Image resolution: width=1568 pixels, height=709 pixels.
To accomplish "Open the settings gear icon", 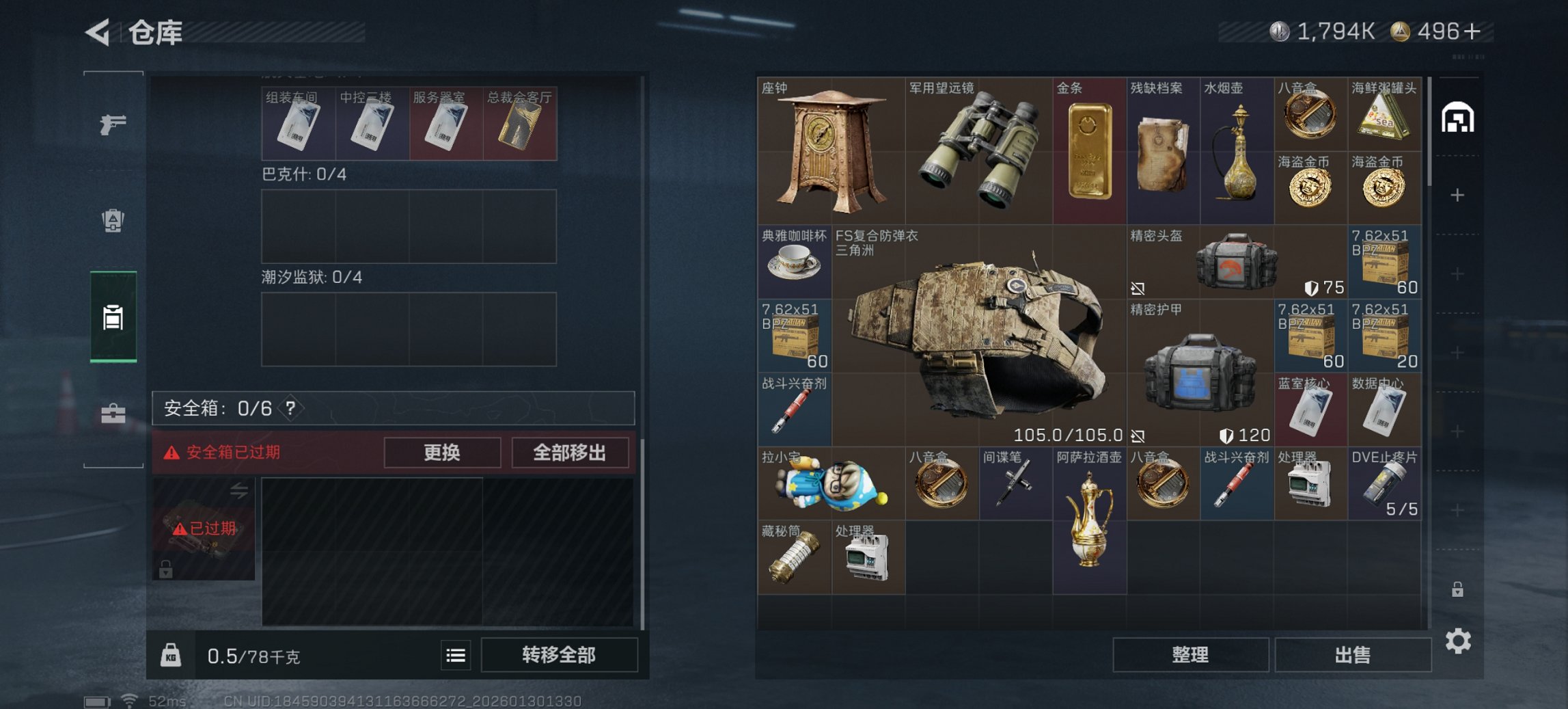I will (x=1457, y=641).
